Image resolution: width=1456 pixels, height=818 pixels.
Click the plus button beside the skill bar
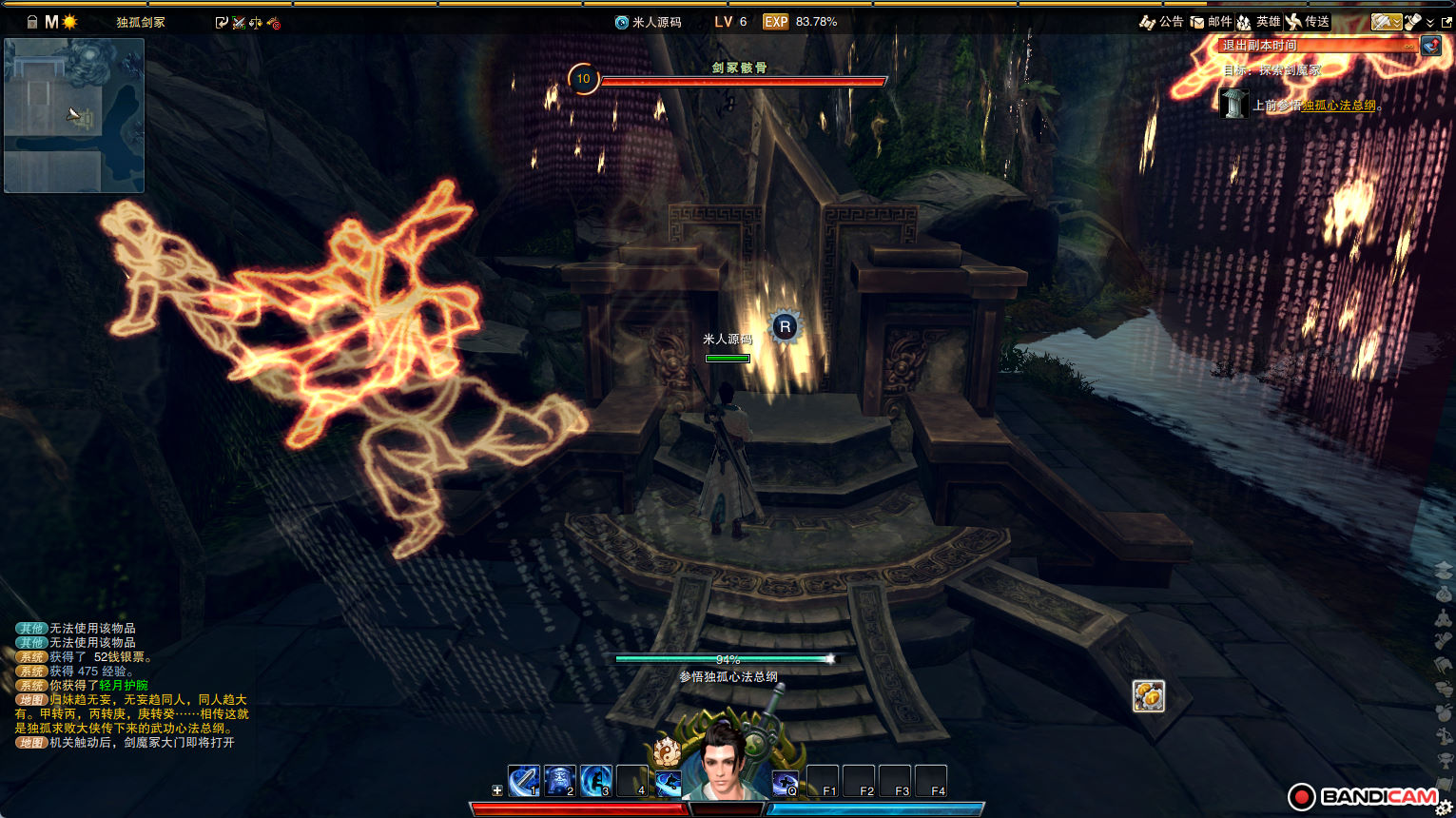click(x=496, y=790)
